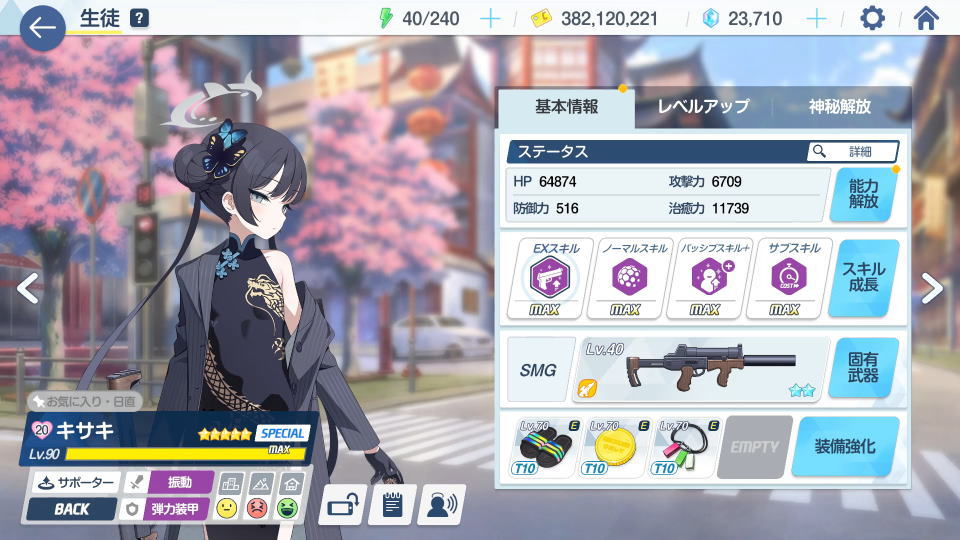Switch to the レベルアップ tab

click(x=703, y=107)
